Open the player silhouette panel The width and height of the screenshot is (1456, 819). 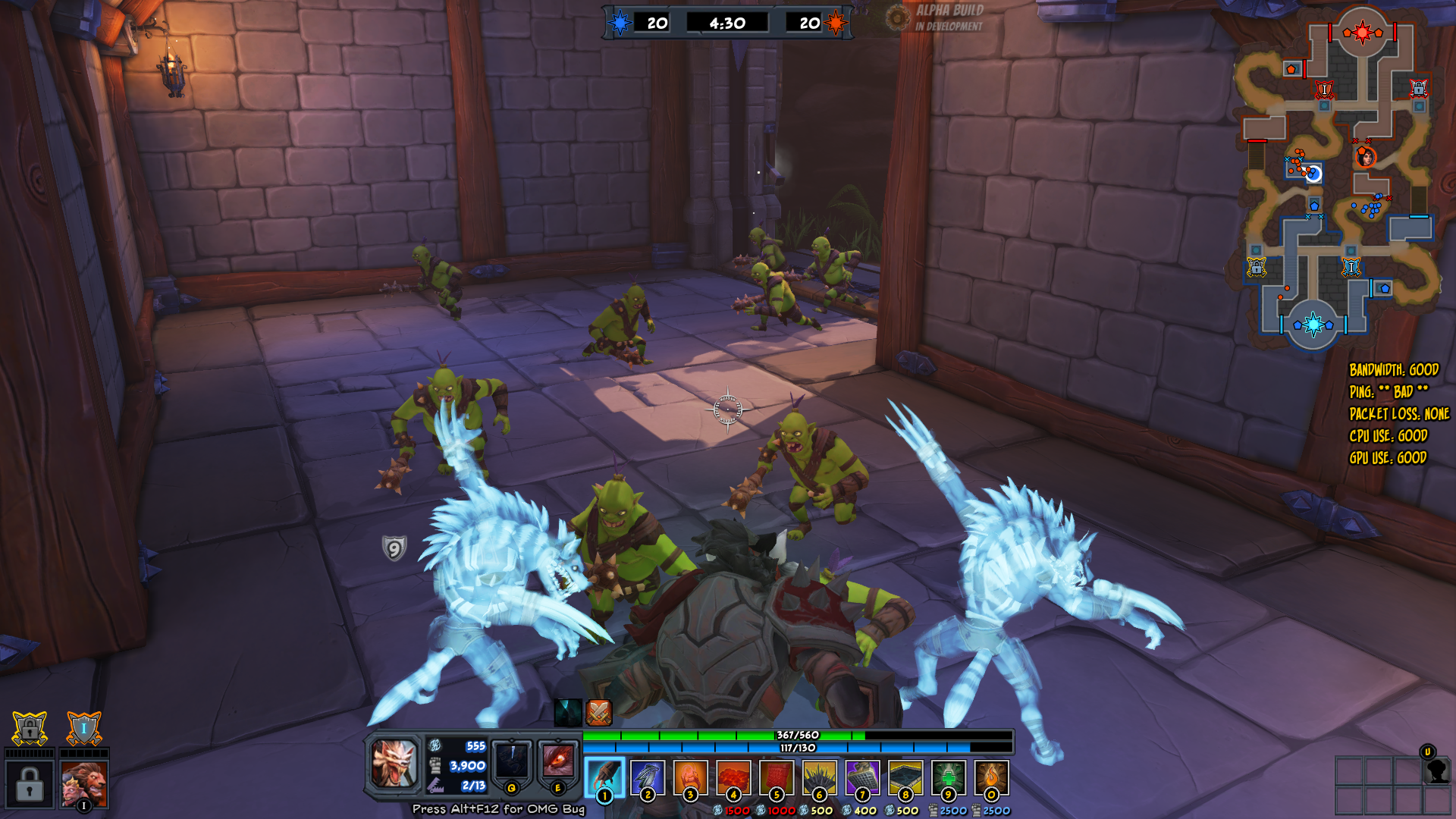(x=1437, y=770)
